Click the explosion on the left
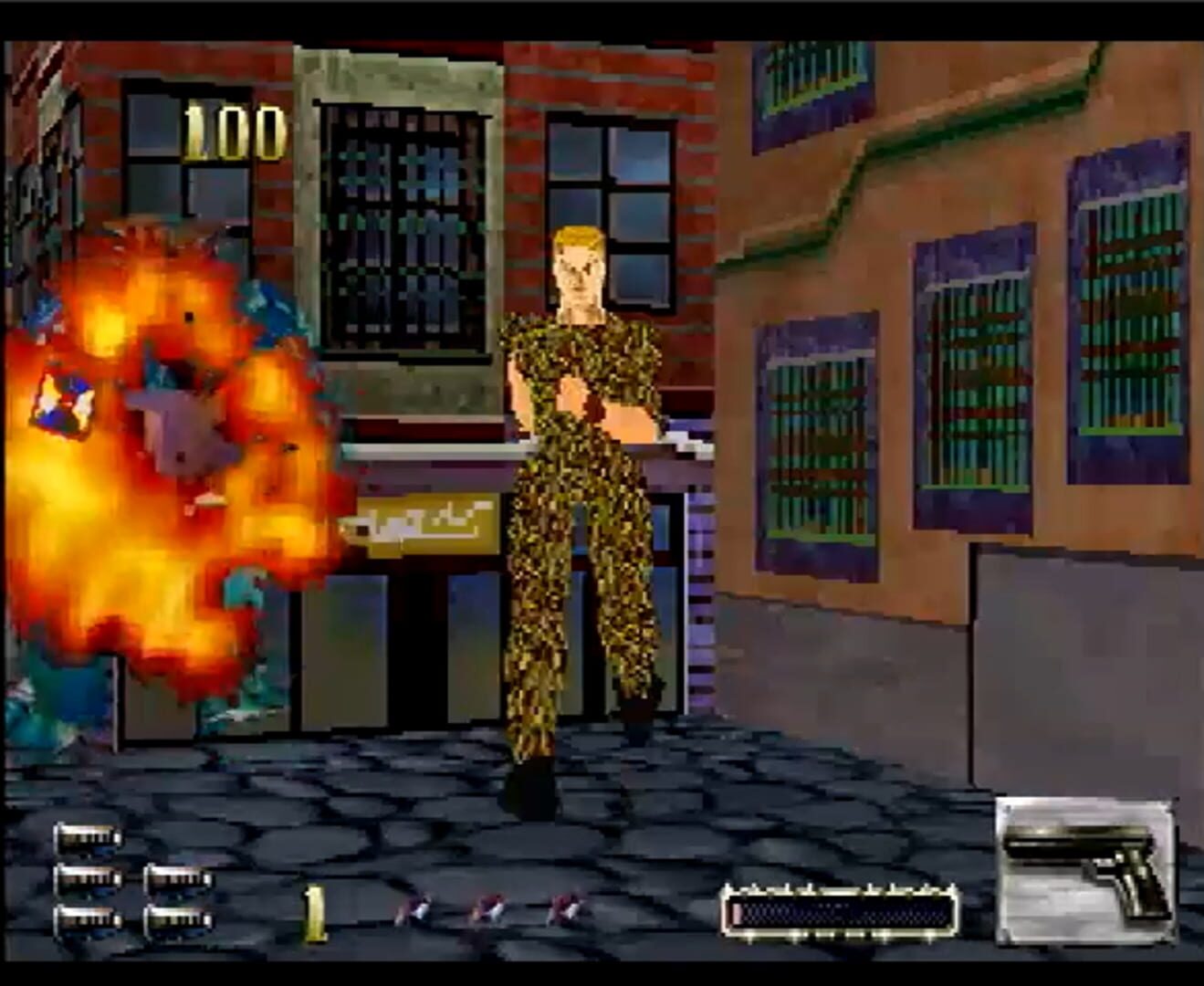1204x986 pixels. point(164,456)
